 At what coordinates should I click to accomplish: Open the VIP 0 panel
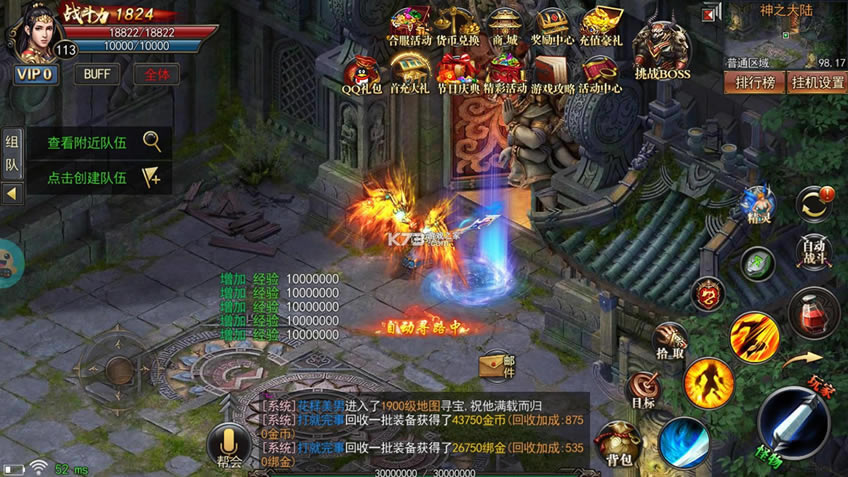(x=34, y=74)
